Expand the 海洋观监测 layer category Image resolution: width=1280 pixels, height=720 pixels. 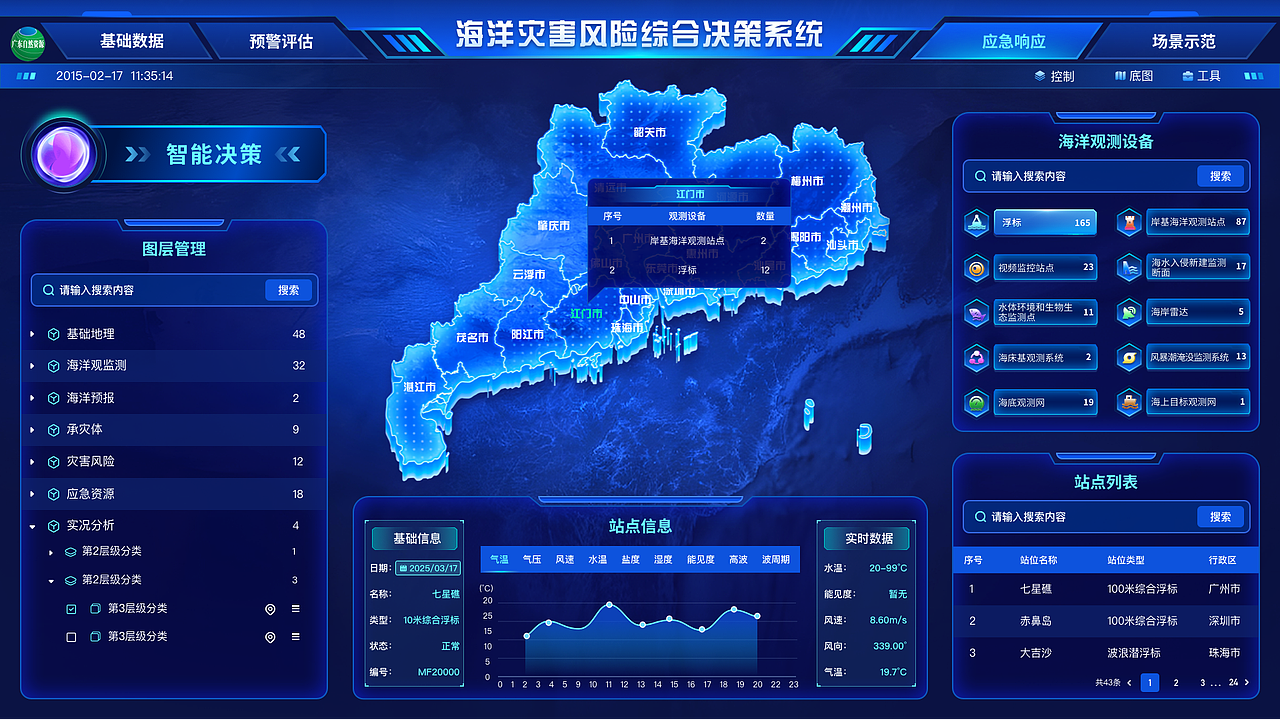click(32, 366)
